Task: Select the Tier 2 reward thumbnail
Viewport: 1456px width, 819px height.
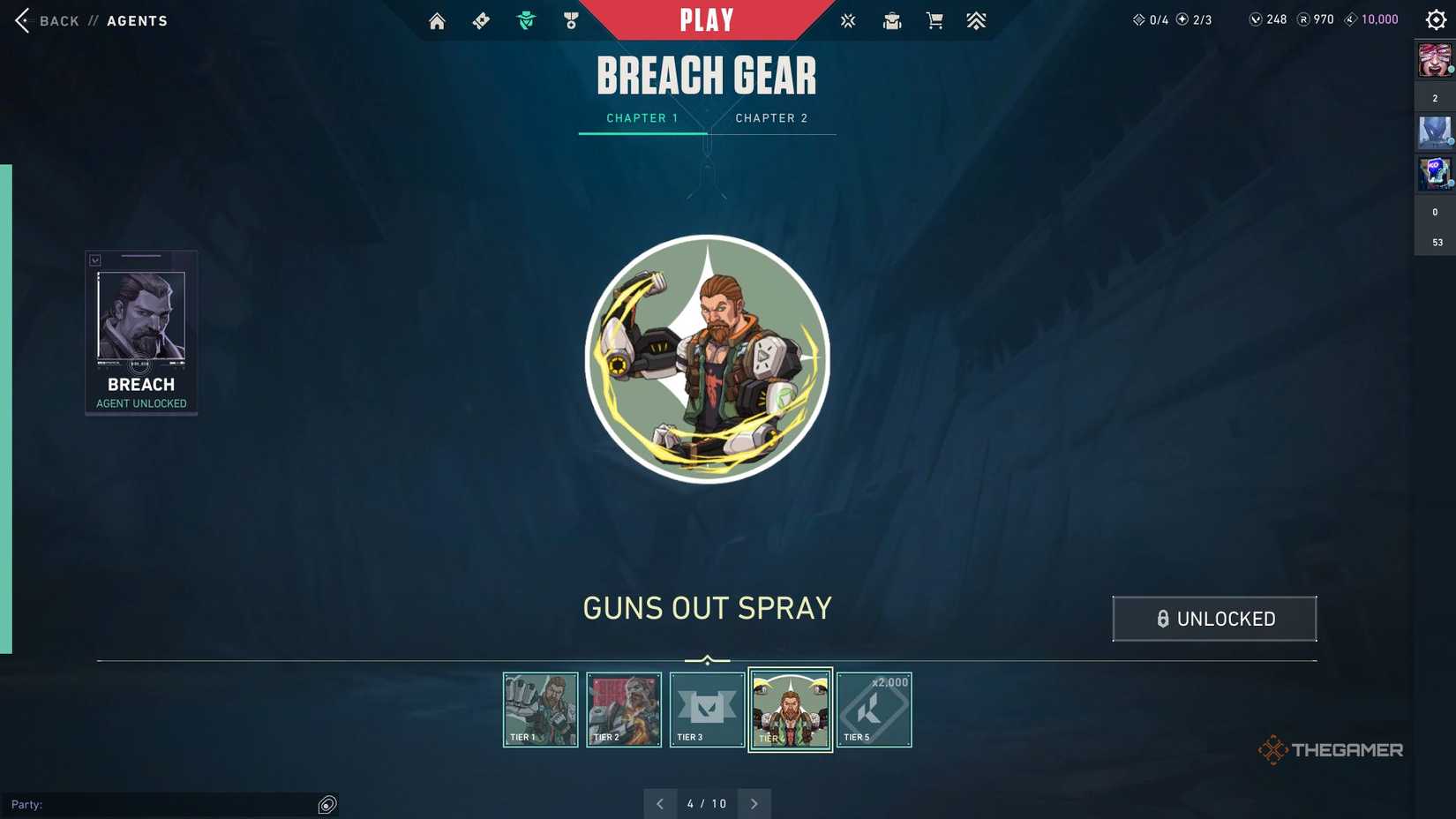Action: [624, 709]
